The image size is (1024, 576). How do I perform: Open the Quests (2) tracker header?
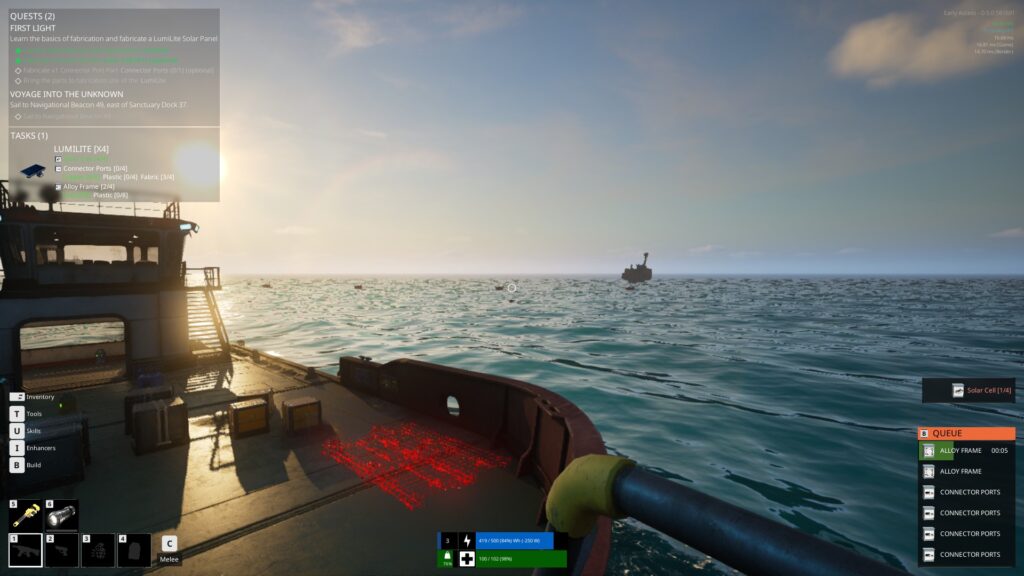(33, 17)
